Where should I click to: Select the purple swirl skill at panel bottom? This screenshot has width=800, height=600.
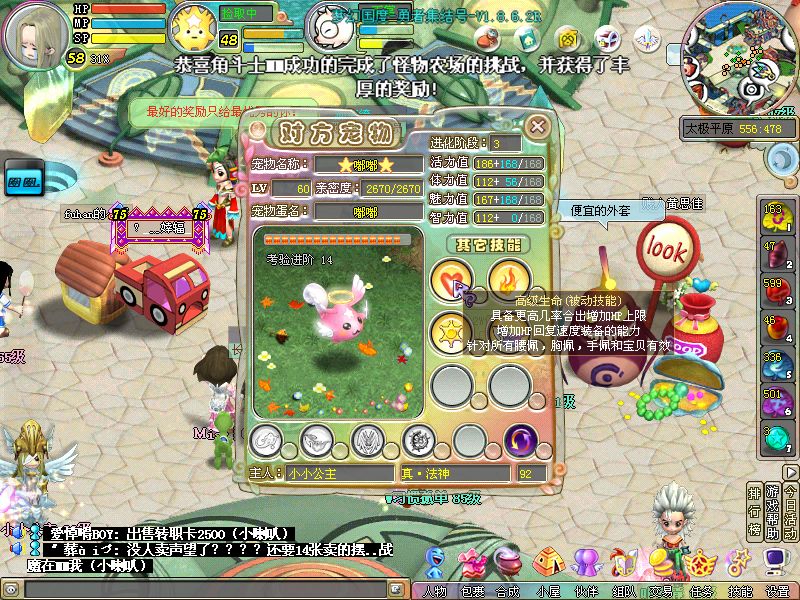tap(521, 440)
